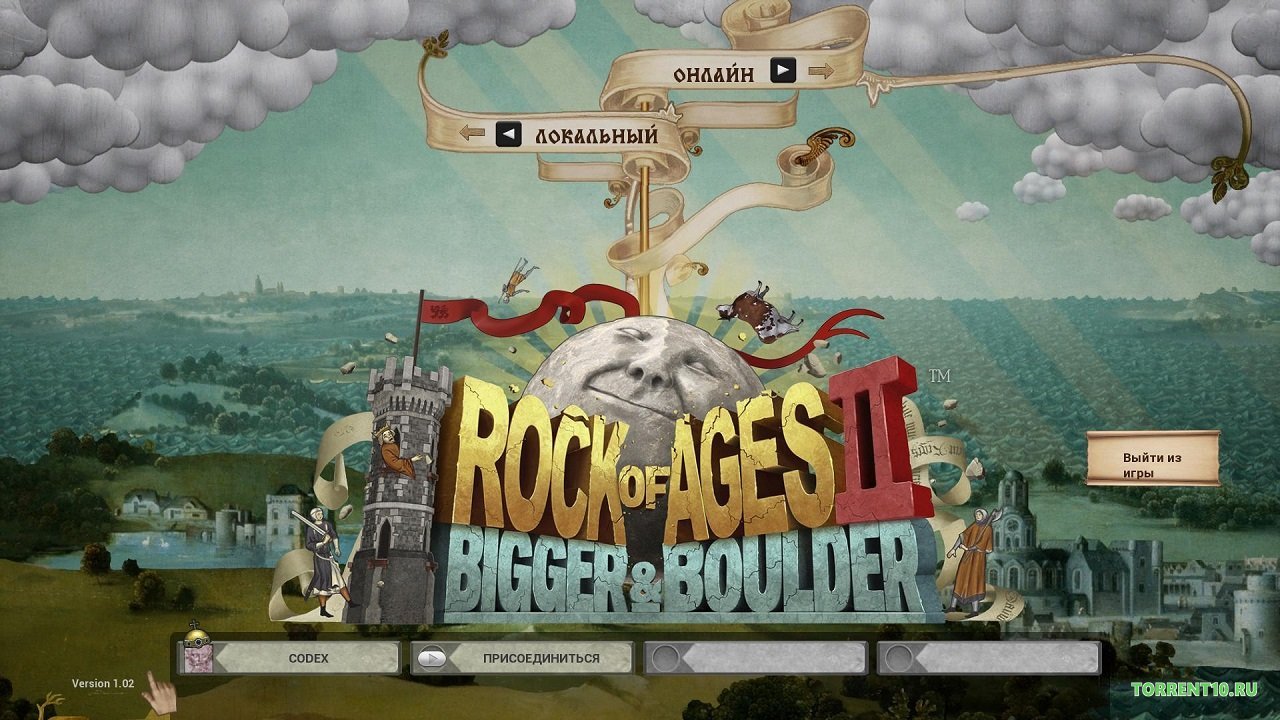Click the CODEX player portrait thumbnail

(x=199, y=658)
